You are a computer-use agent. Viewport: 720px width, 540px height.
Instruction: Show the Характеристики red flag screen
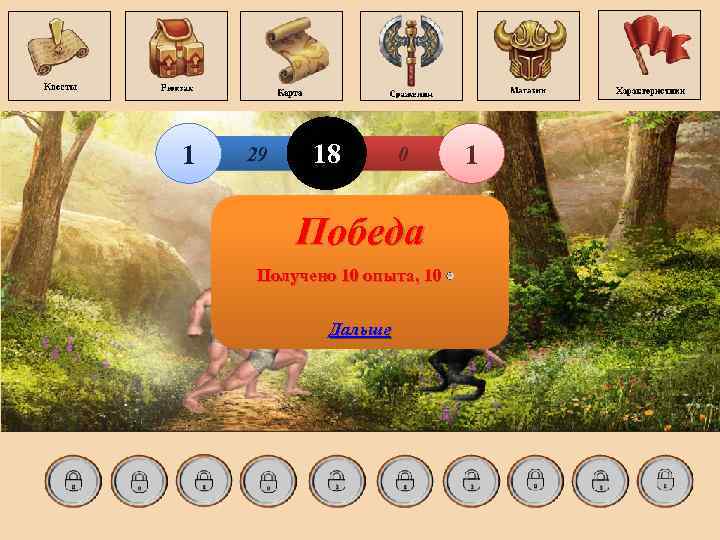click(649, 53)
